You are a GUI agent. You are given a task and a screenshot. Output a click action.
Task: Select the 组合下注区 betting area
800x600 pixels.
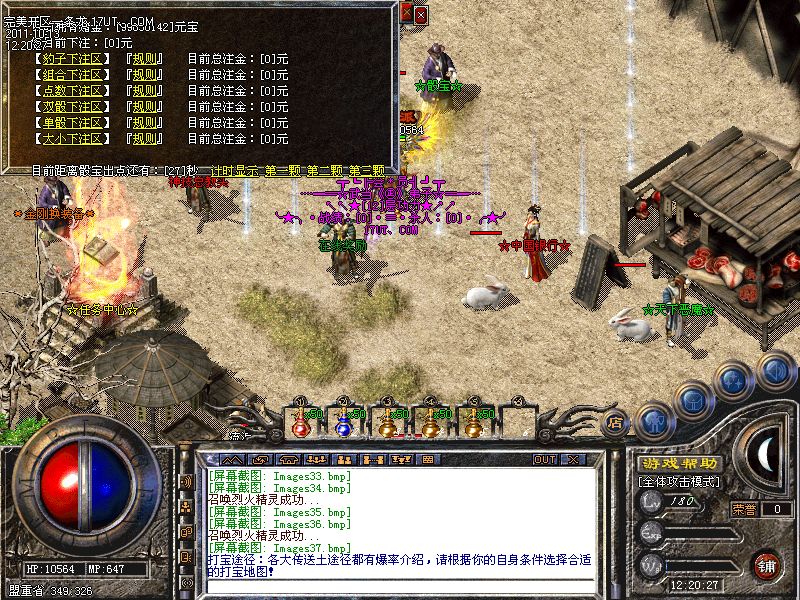pos(71,75)
